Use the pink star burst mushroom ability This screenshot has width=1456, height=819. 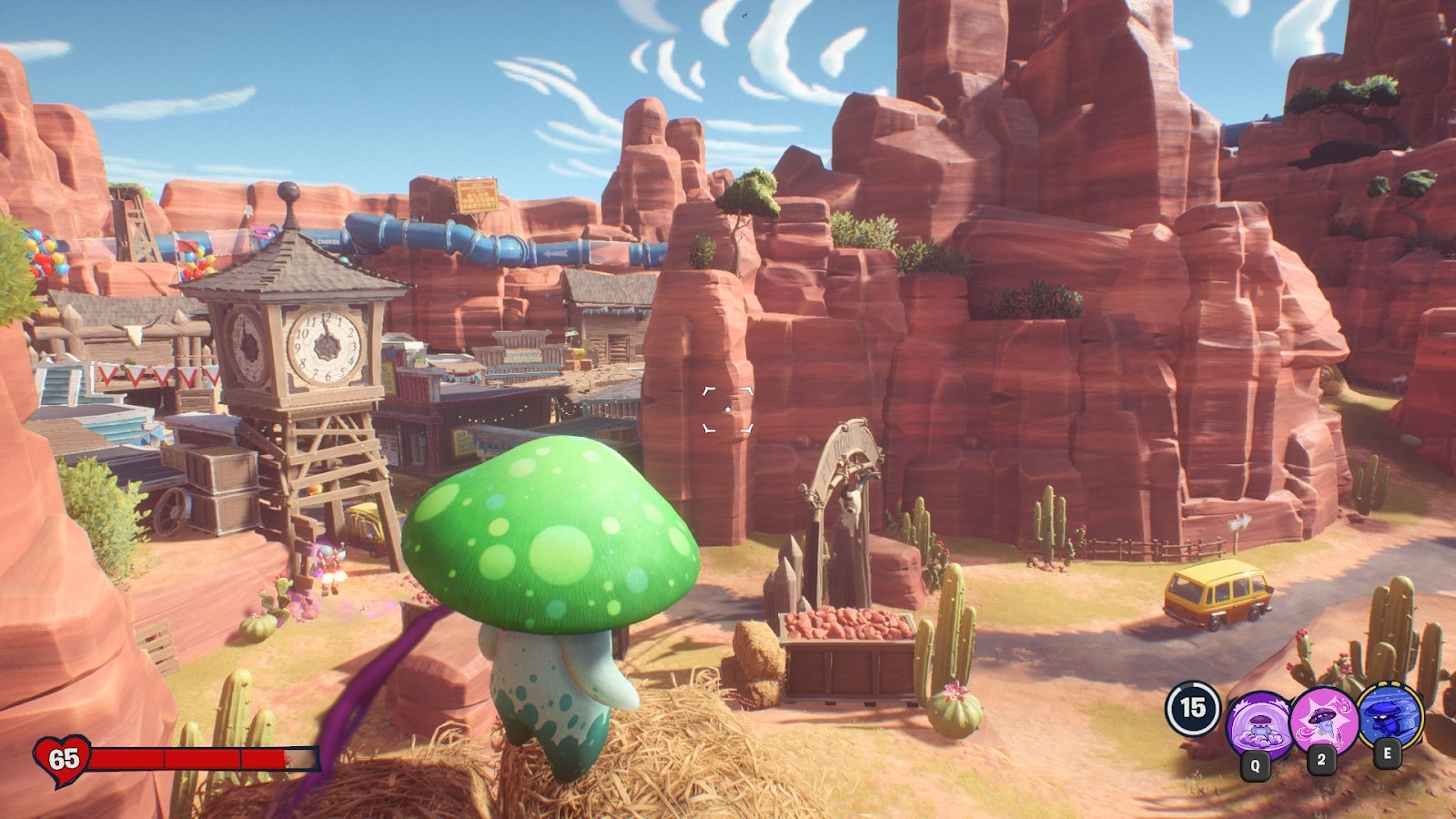(x=1324, y=719)
